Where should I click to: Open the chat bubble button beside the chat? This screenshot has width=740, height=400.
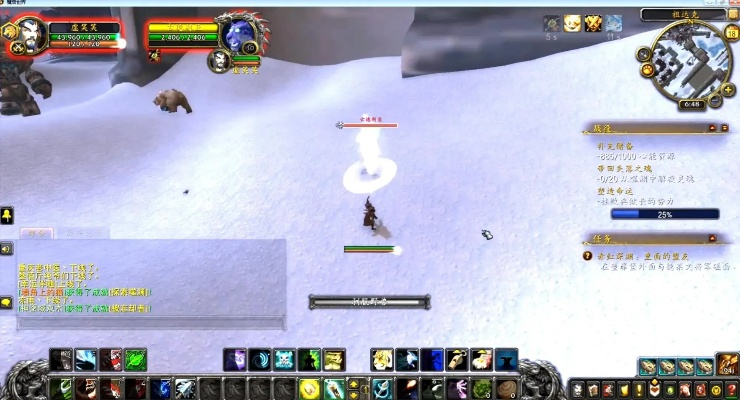(7, 301)
